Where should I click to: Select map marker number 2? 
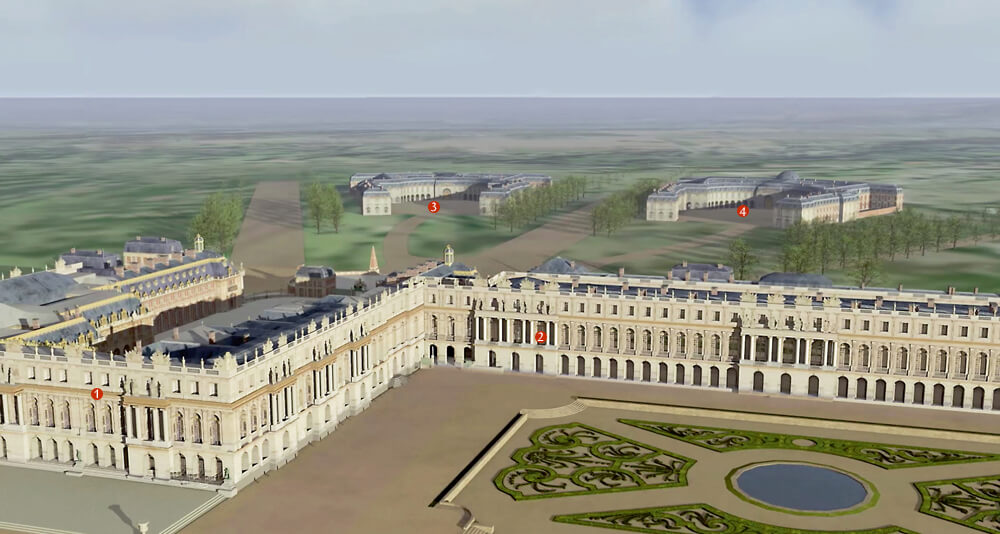point(540,337)
